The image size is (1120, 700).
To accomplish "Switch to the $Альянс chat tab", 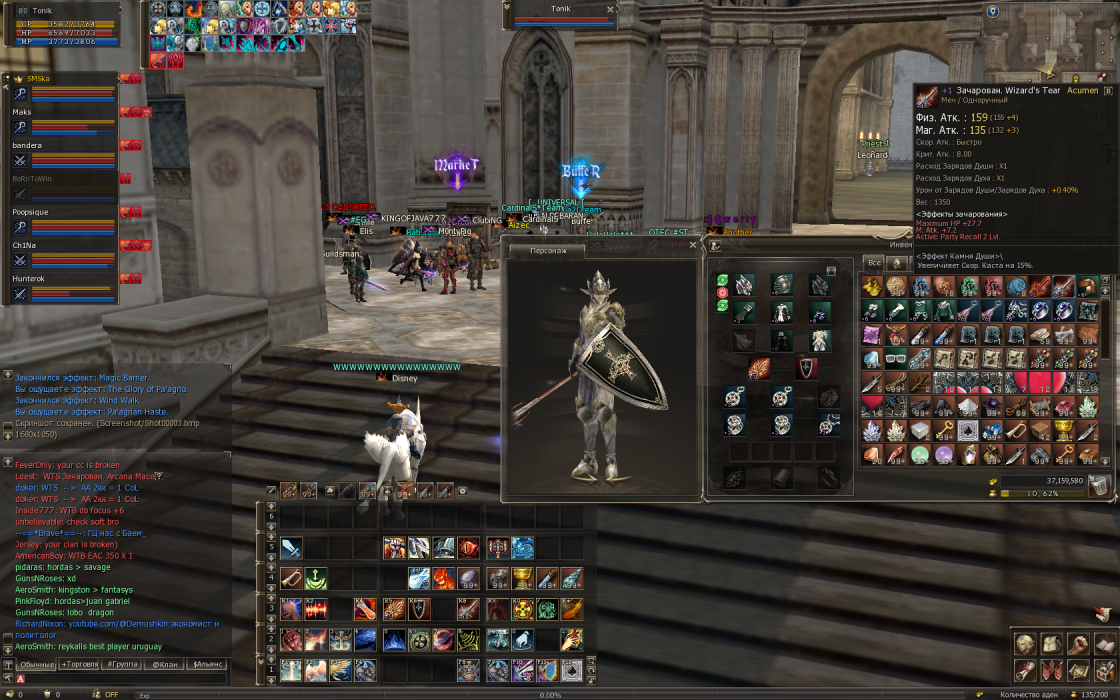I will point(208,664).
